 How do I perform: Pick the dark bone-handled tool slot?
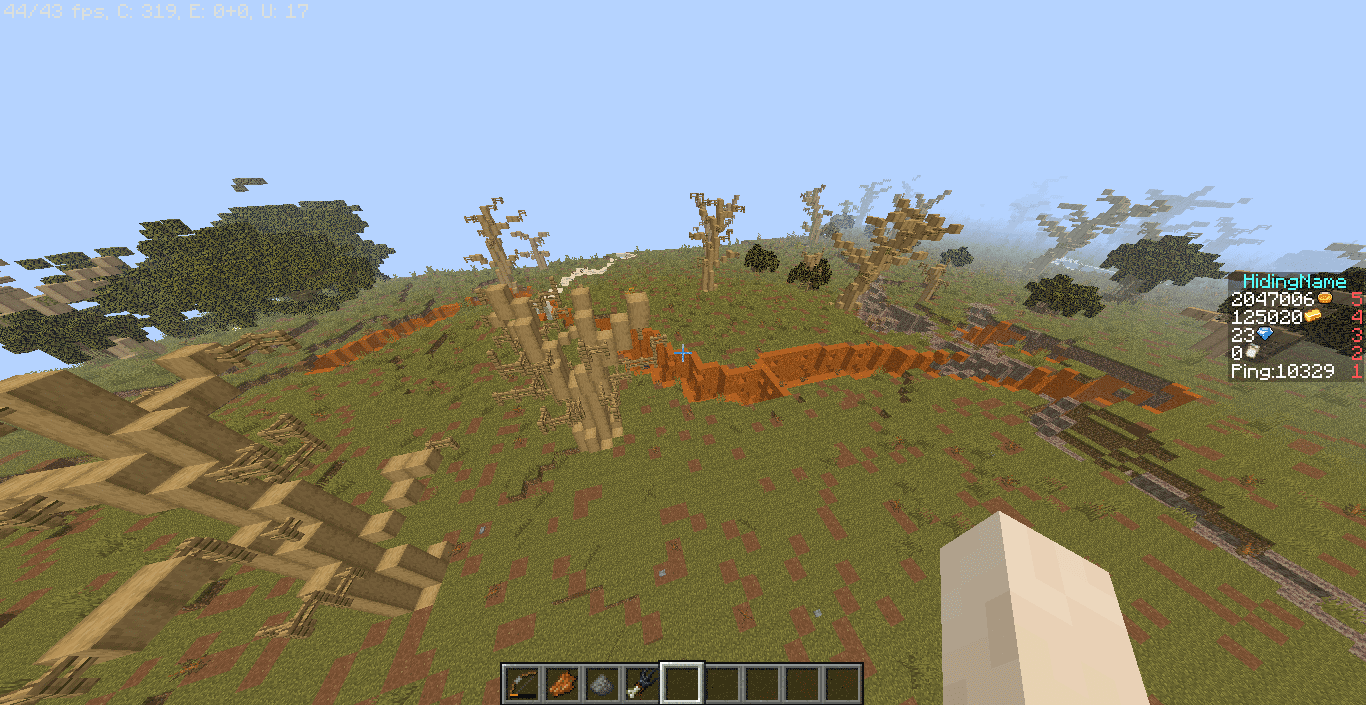click(x=641, y=683)
